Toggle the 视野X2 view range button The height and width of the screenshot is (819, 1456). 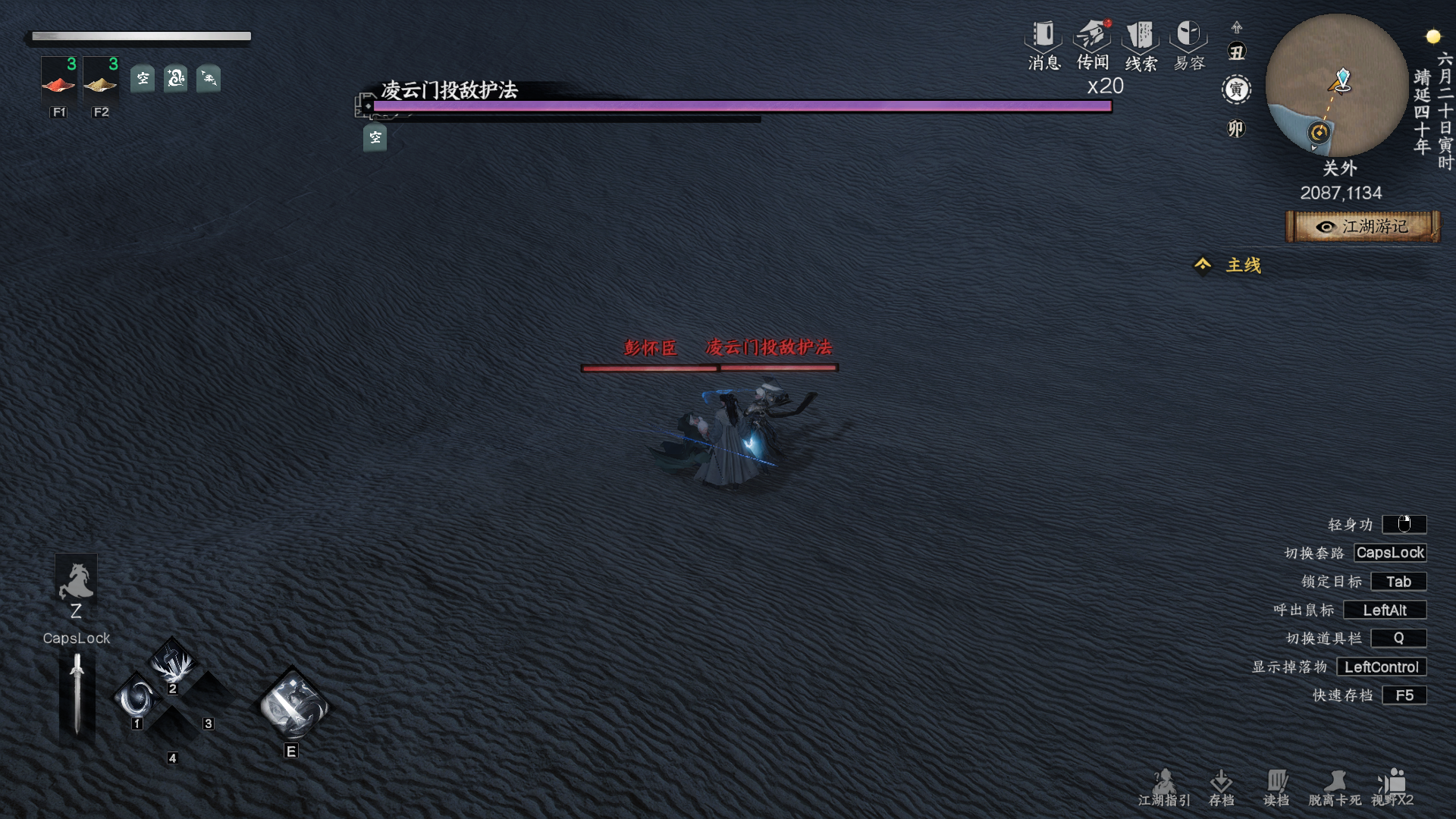(x=1392, y=788)
